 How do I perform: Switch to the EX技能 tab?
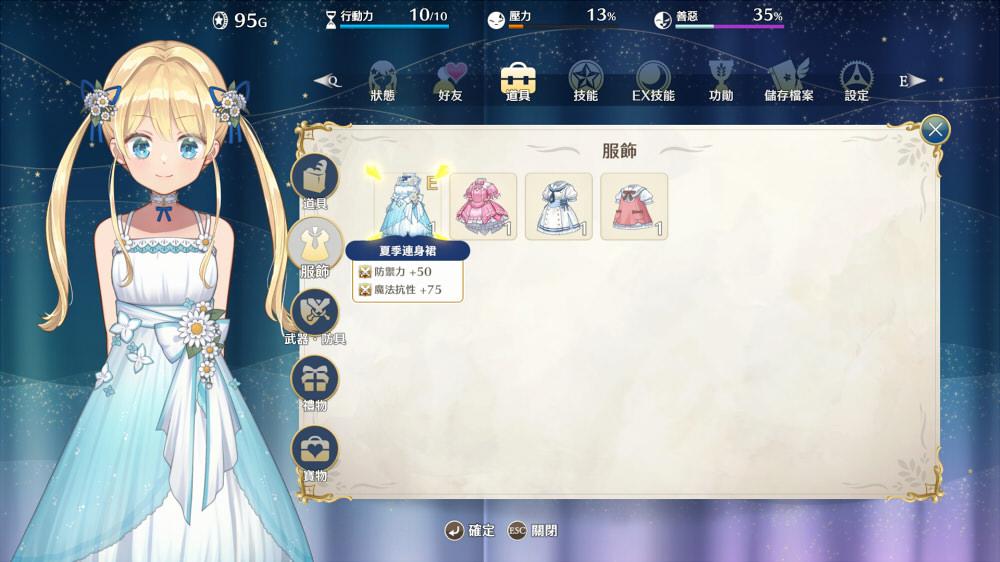tap(653, 80)
